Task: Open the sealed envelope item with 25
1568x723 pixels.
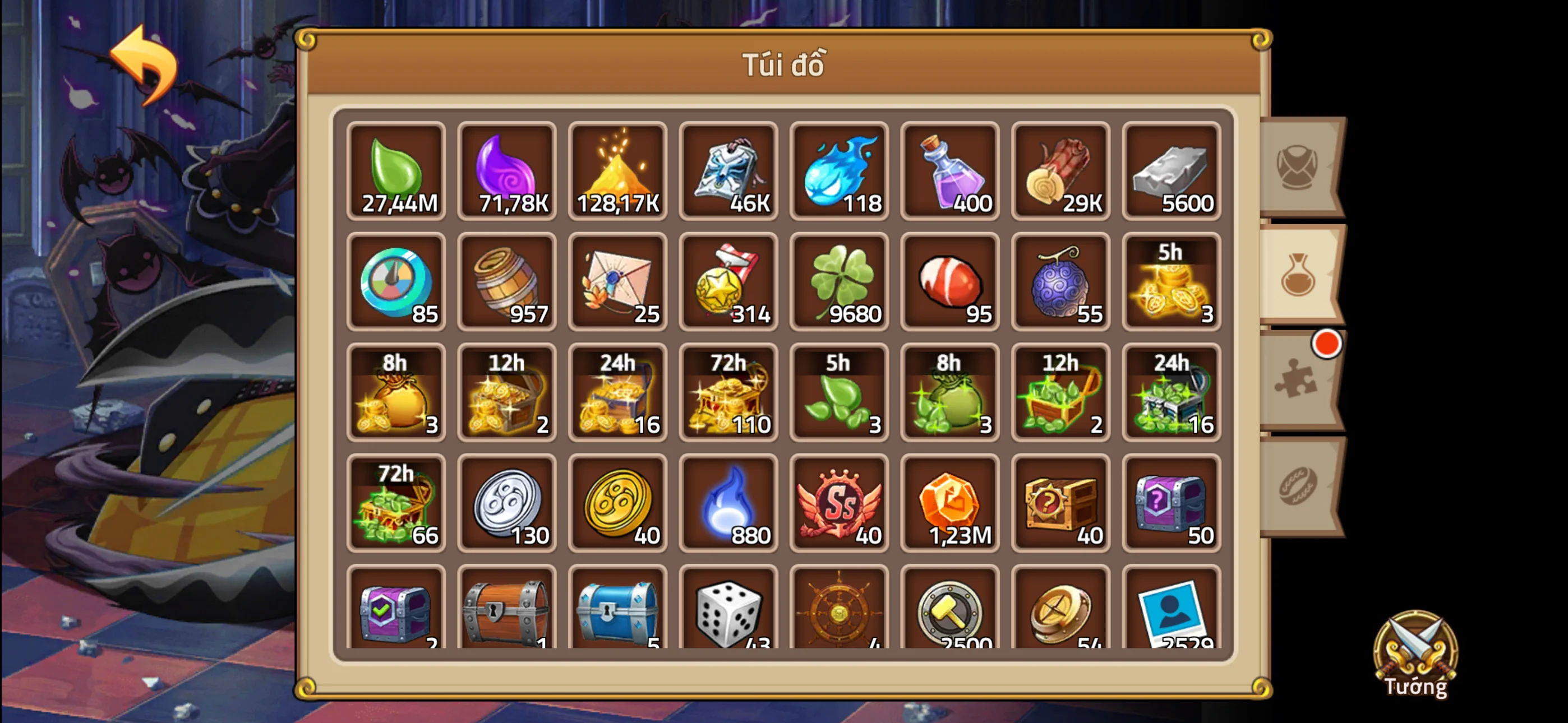Action: [x=618, y=283]
